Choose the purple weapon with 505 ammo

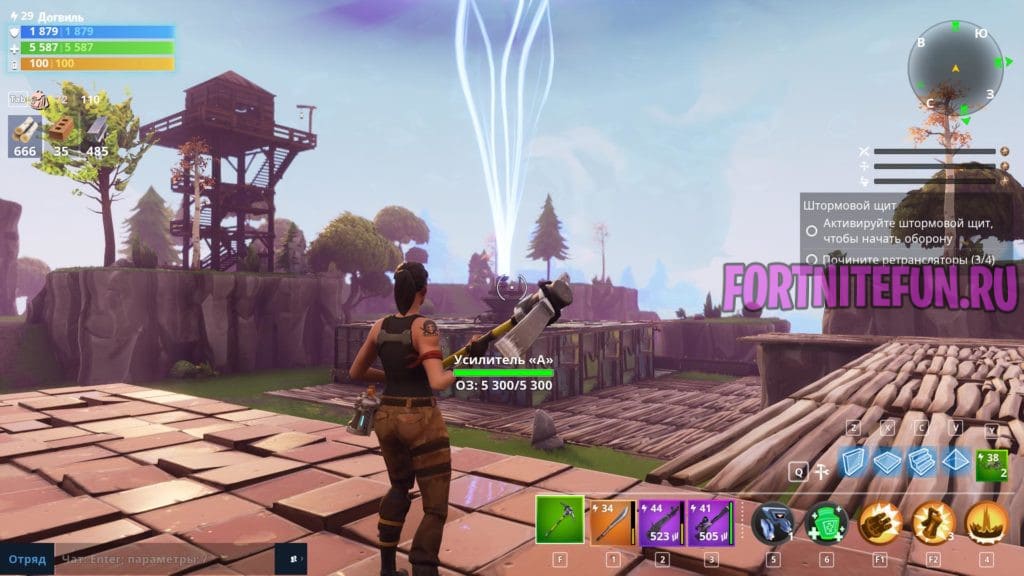tap(711, 521)
